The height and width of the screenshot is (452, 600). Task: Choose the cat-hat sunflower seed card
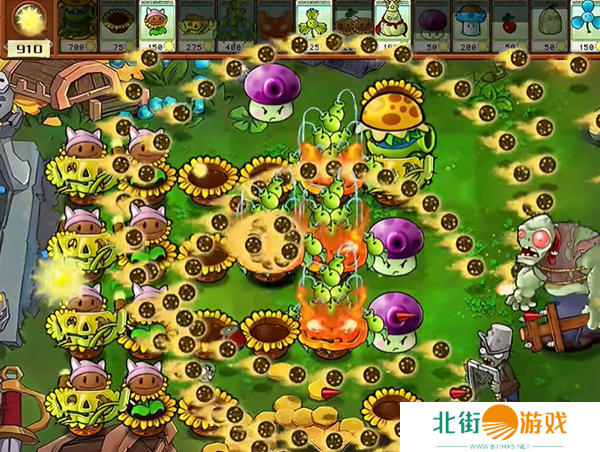158,27
